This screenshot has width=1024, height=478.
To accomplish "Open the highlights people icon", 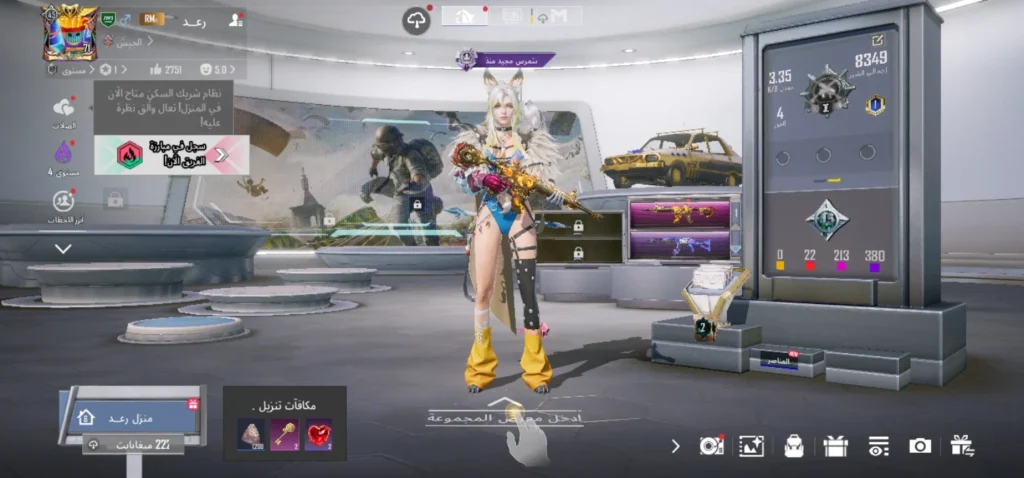I will click(64, 201).
